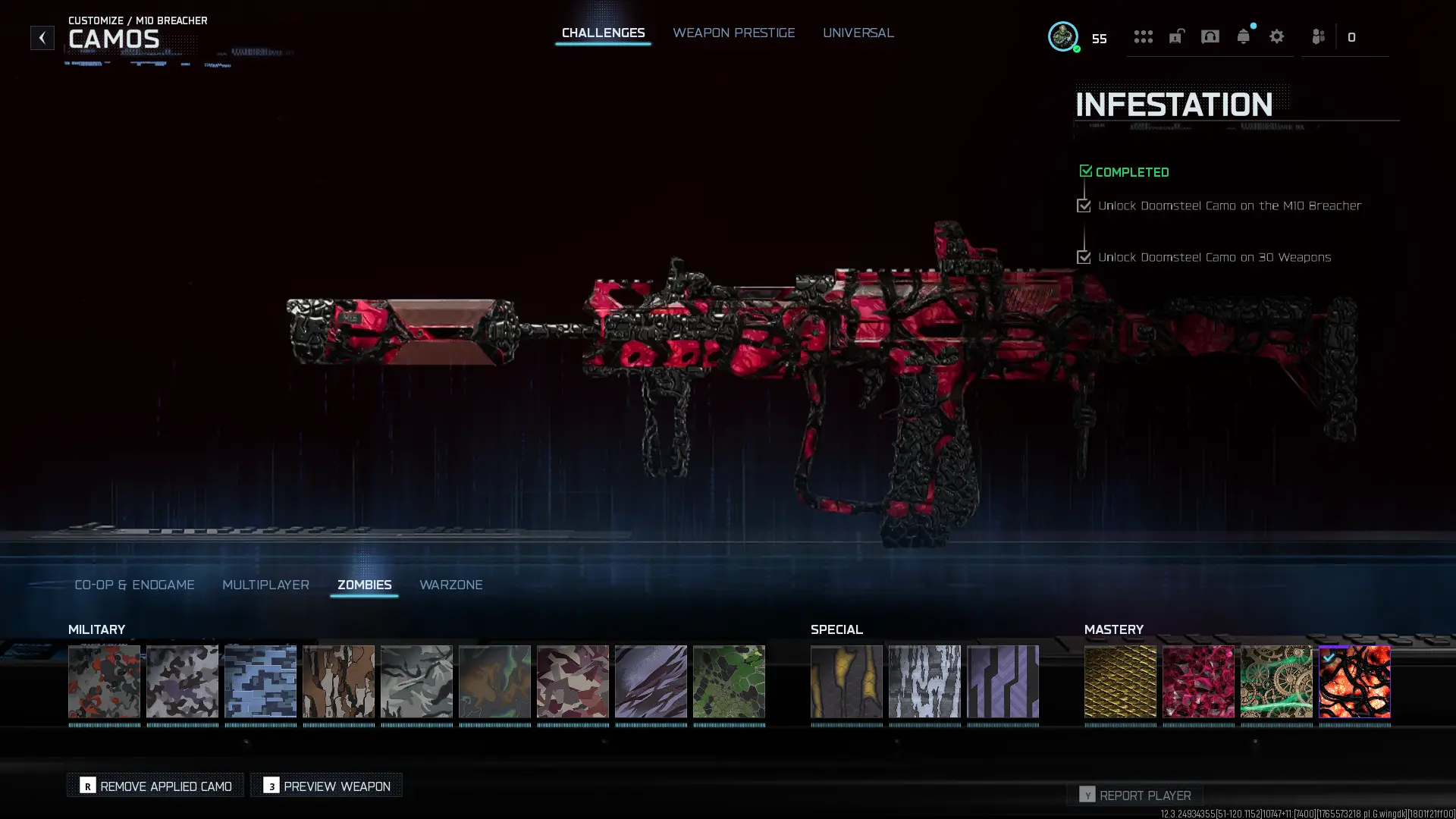Select the gold scales mastery camo thumbnail
This screenshot has height=819, width=1456.
click(1121, 682)
